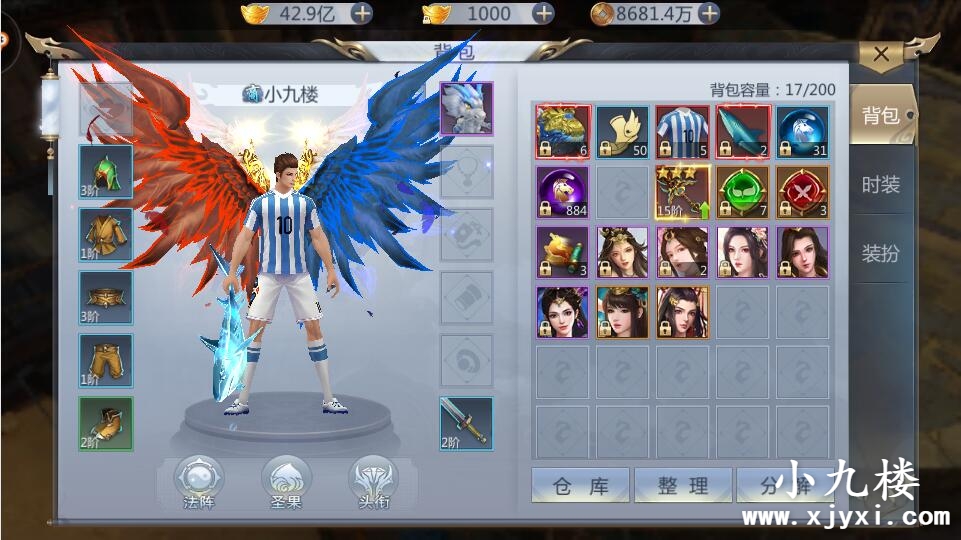Select the striped number 10 jersey item

(x=683, y=132)
